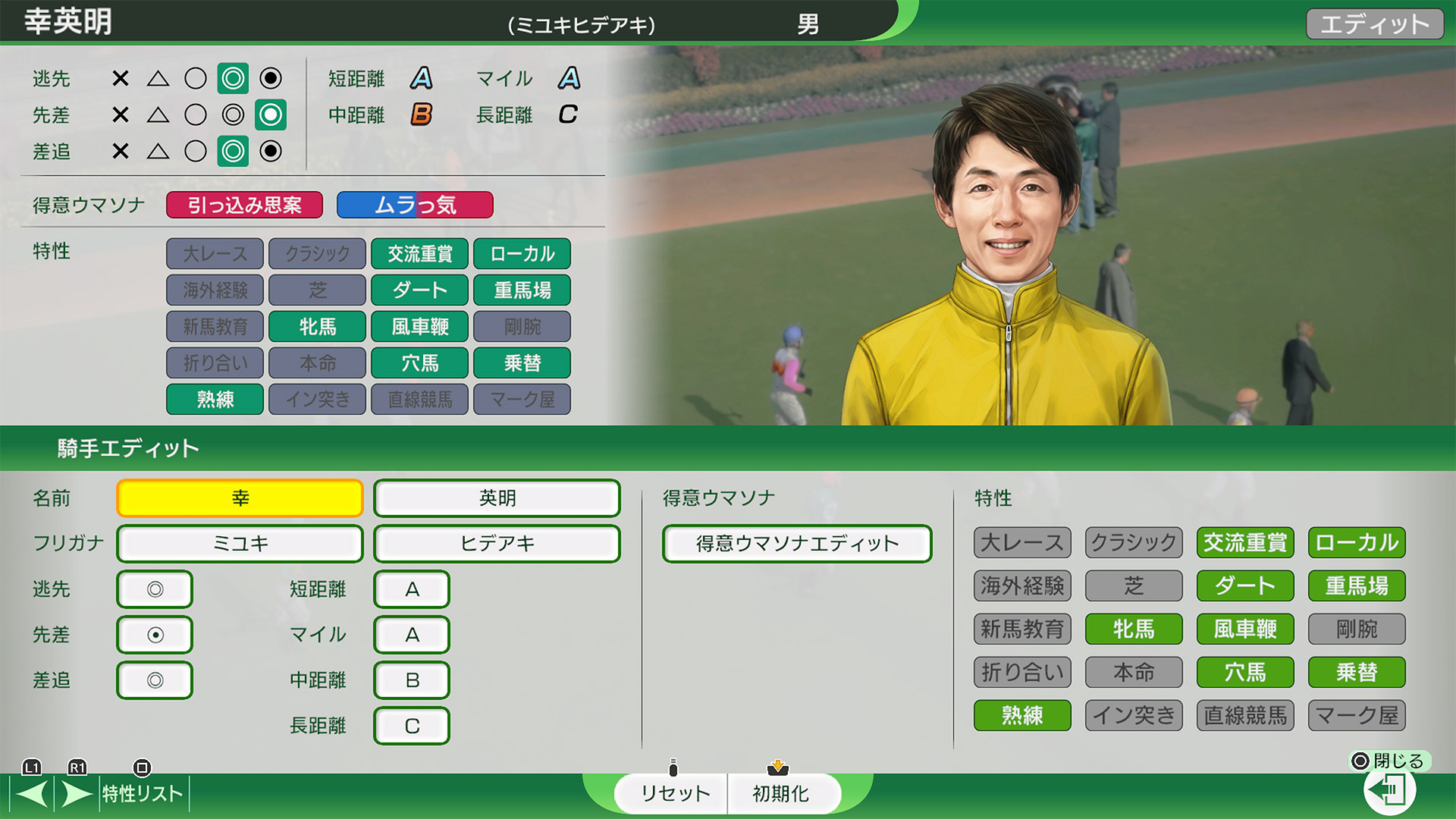Enable the 剛腕 trait
Image resolution: width=1456 pixels, height=819 pixels.
1356,629
